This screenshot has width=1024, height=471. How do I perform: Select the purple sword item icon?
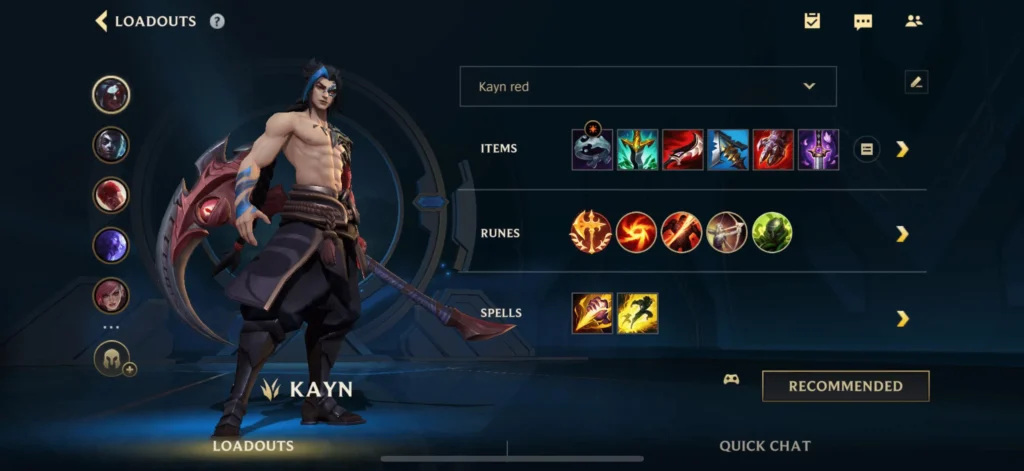[818, 149]
